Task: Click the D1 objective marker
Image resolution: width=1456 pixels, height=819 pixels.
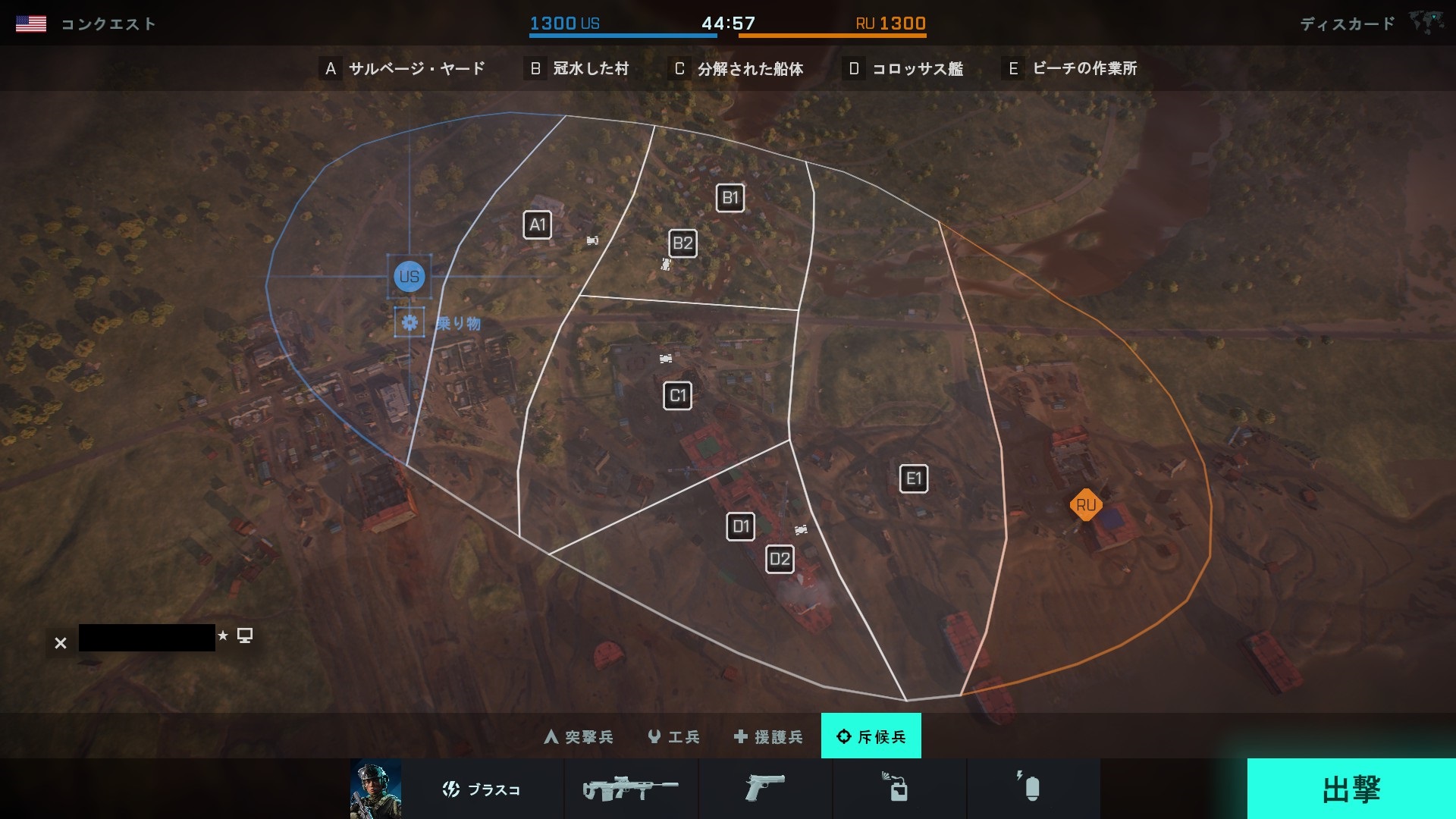Action: pyautogui.click(x=741, y=526)
